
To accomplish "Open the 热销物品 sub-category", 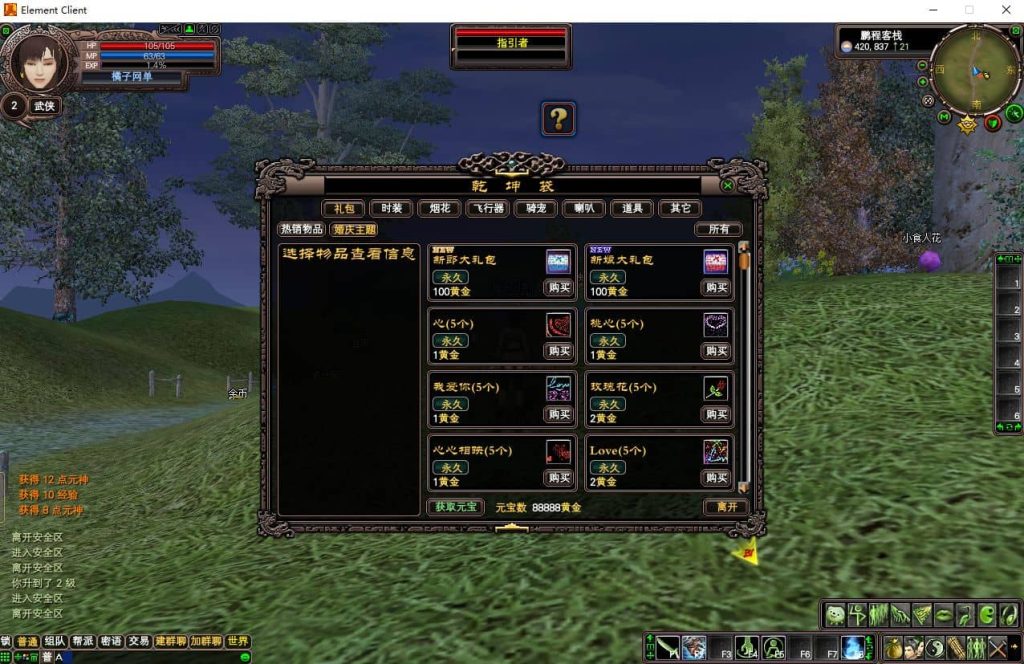I will pyautogui.click(x=302, y=229).
